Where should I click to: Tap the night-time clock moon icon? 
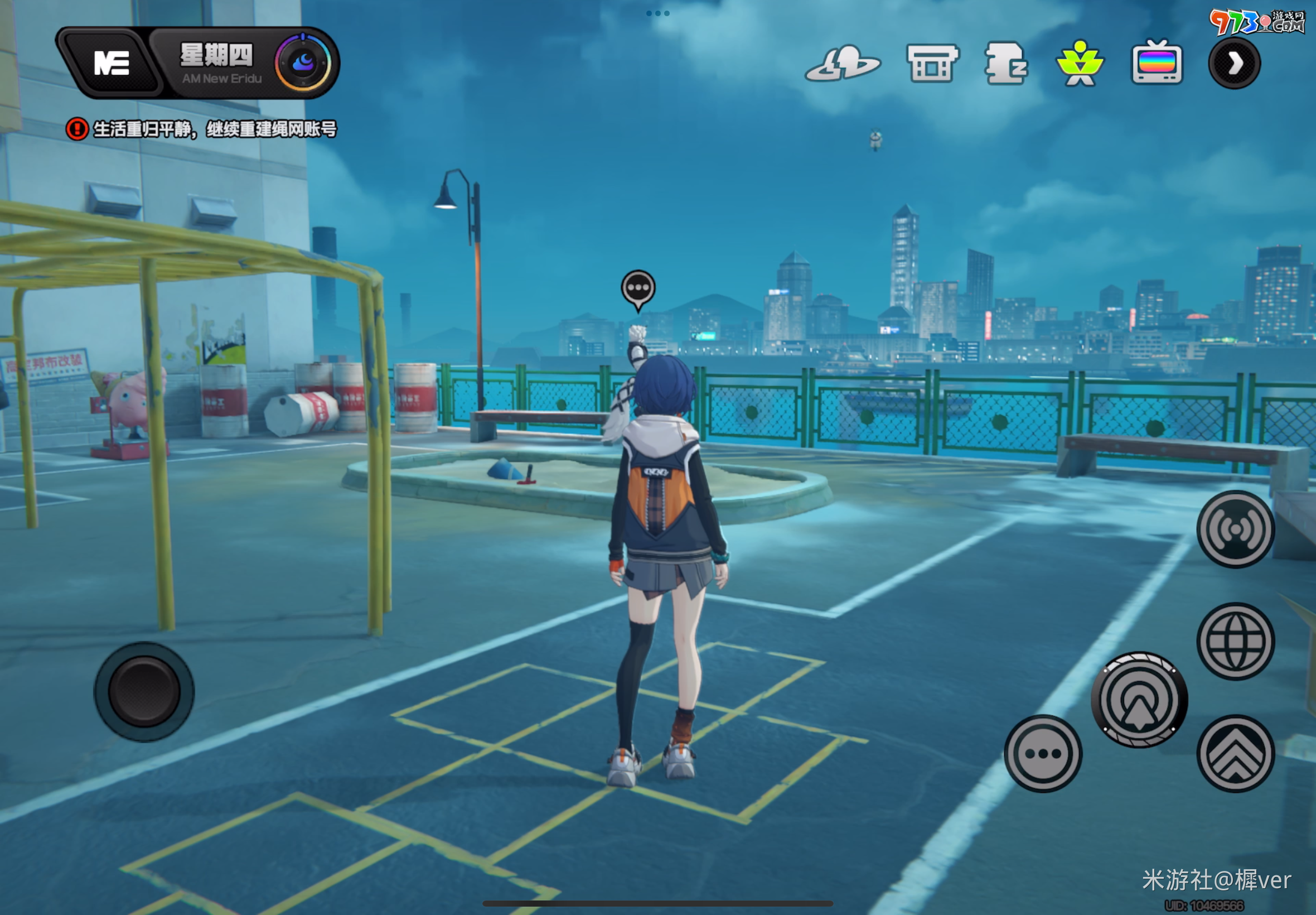303,62
